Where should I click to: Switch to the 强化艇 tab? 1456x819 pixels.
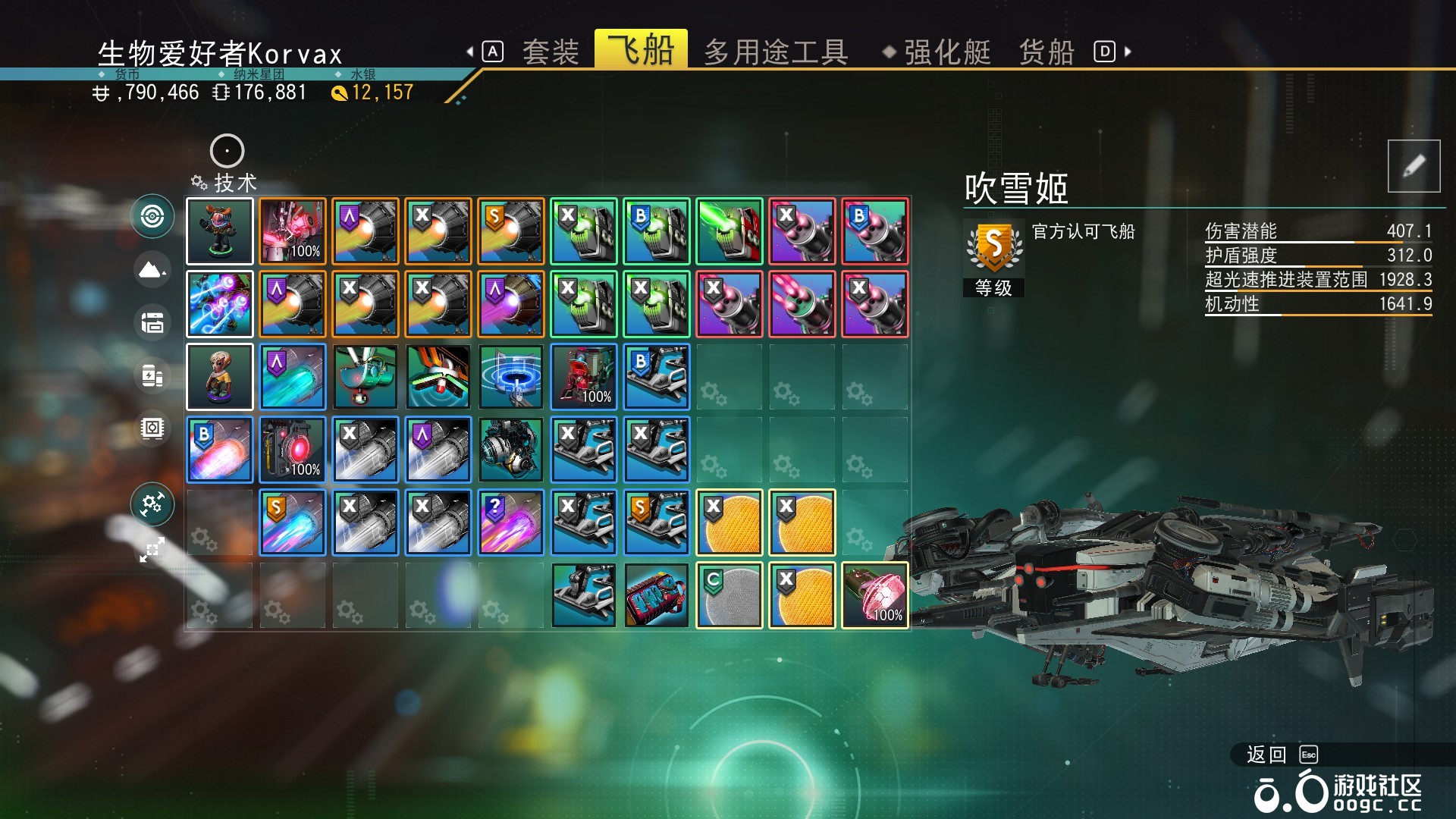tap(946, 52)
